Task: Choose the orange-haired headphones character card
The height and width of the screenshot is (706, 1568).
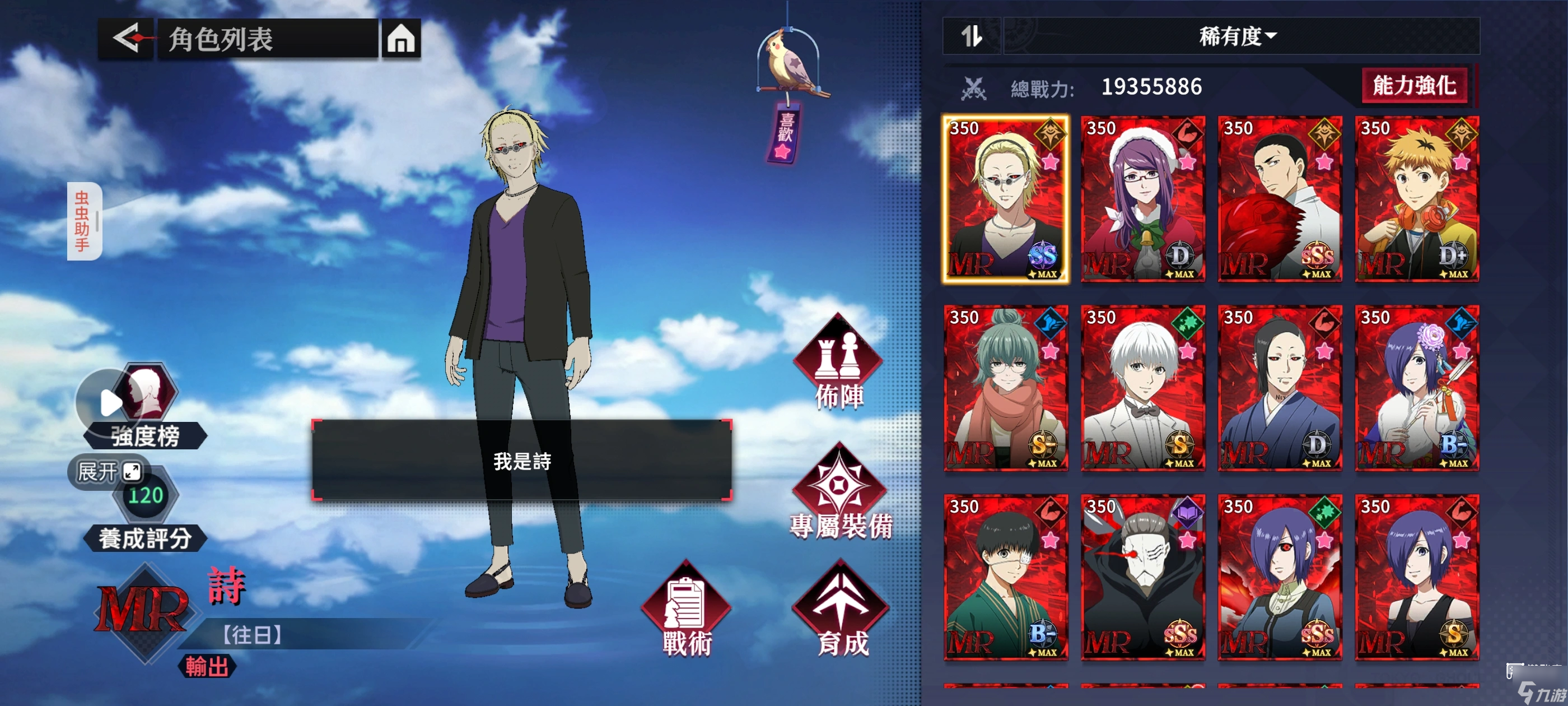Action: click(x=1416, y=199)
